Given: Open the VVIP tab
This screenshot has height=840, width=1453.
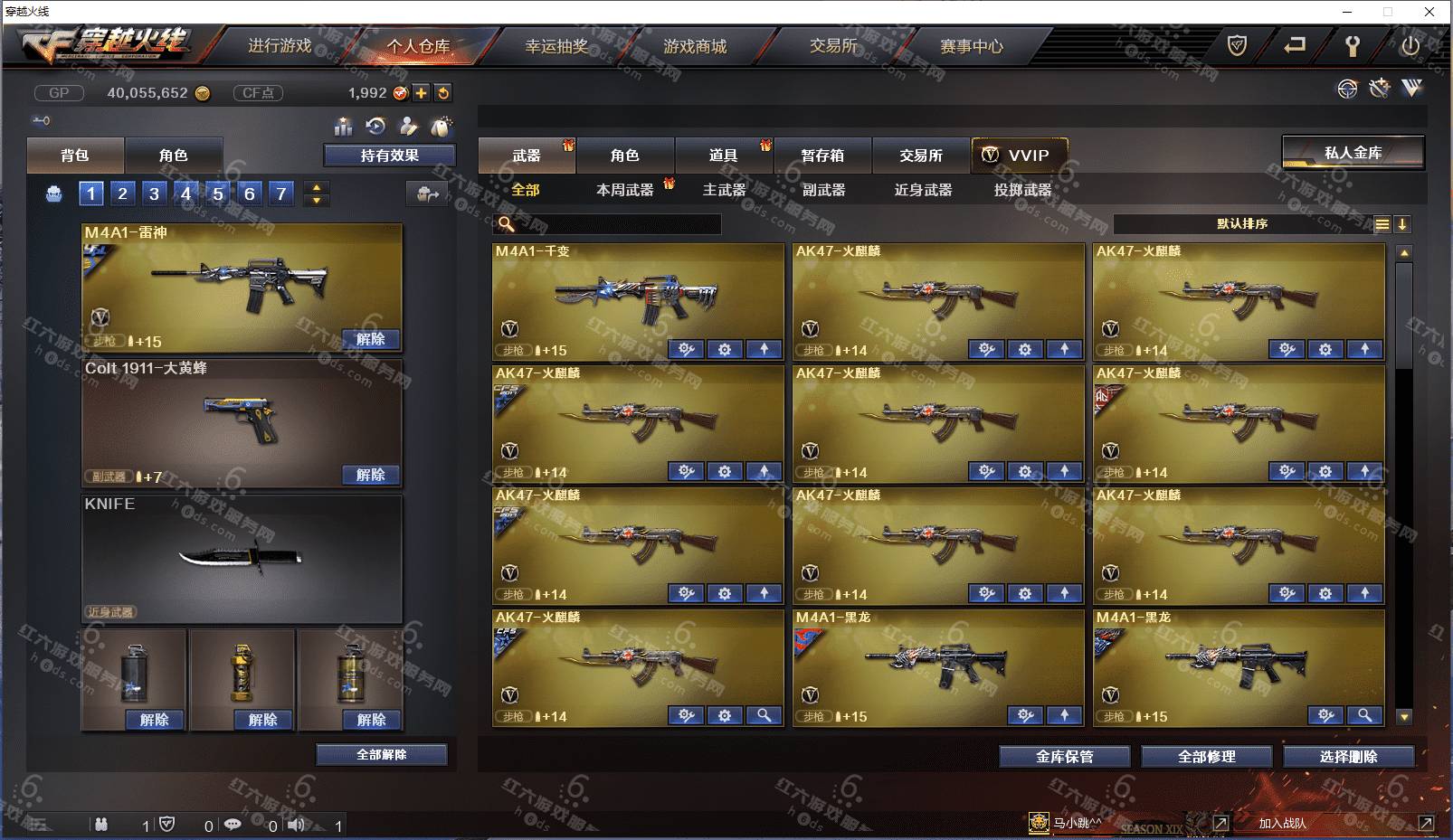Looking at the screenshot, I should 1020,156.
